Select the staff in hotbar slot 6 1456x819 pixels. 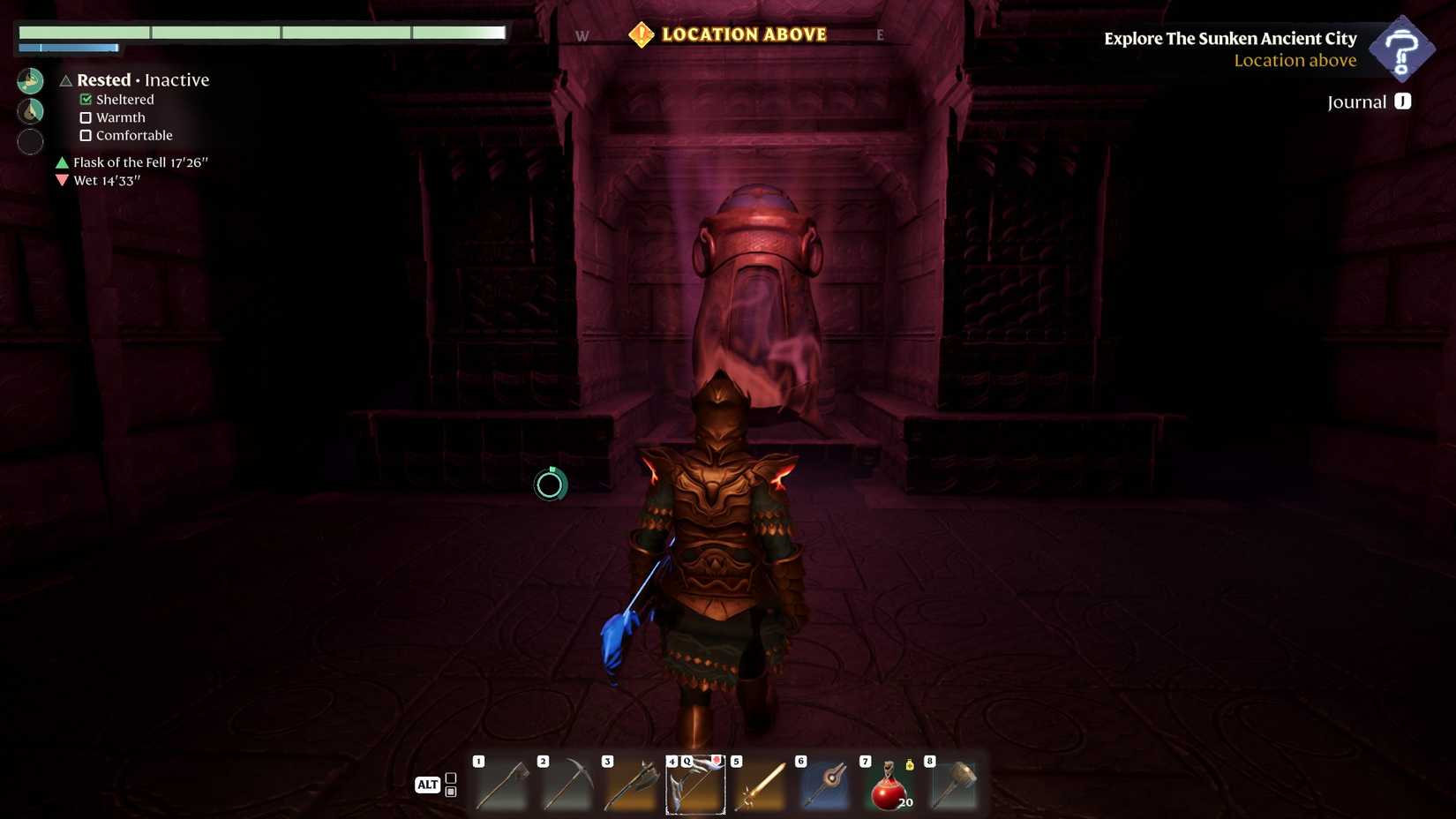click(824, 783)
